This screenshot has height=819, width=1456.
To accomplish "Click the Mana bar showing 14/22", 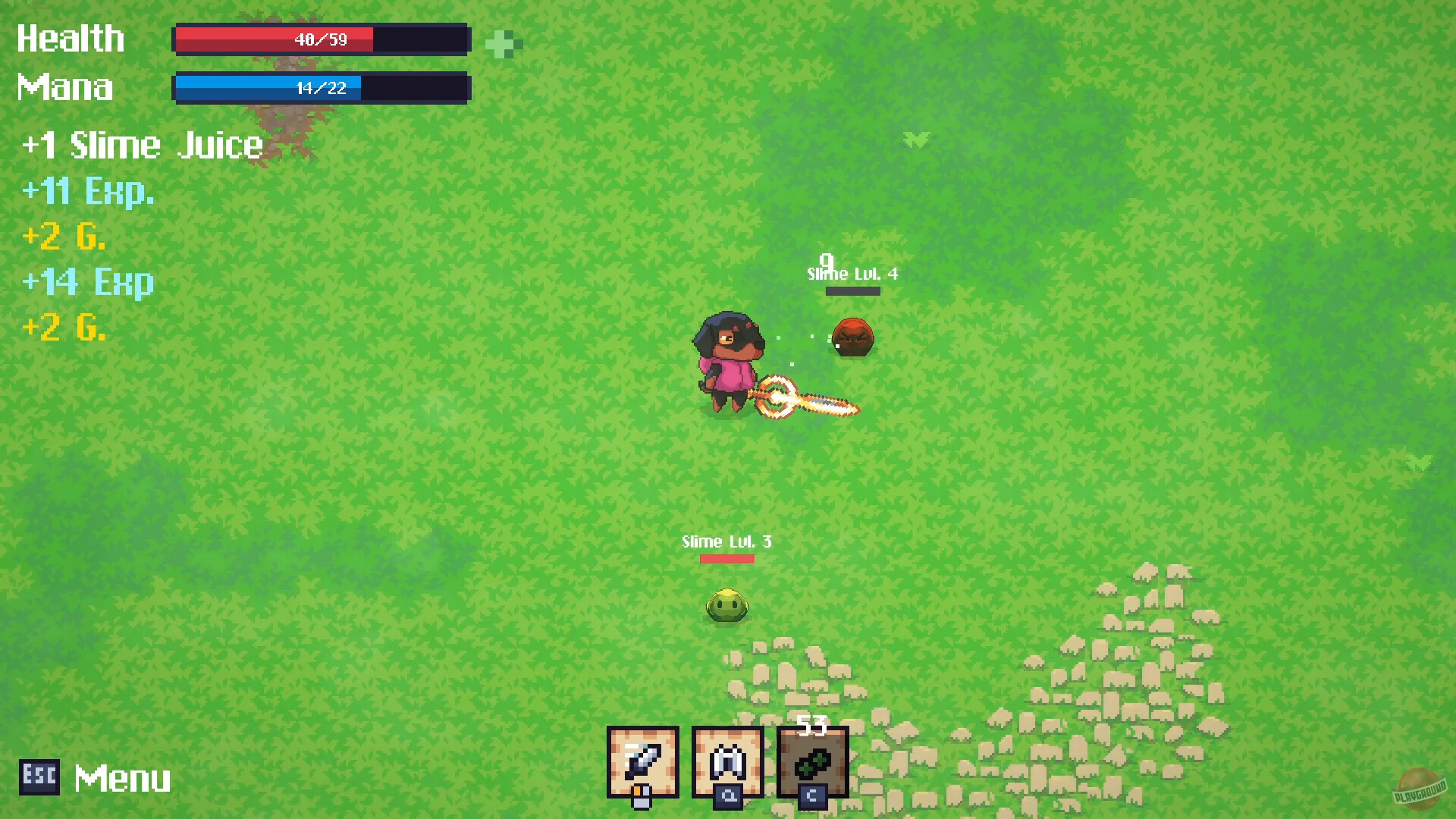I will 322,88.
